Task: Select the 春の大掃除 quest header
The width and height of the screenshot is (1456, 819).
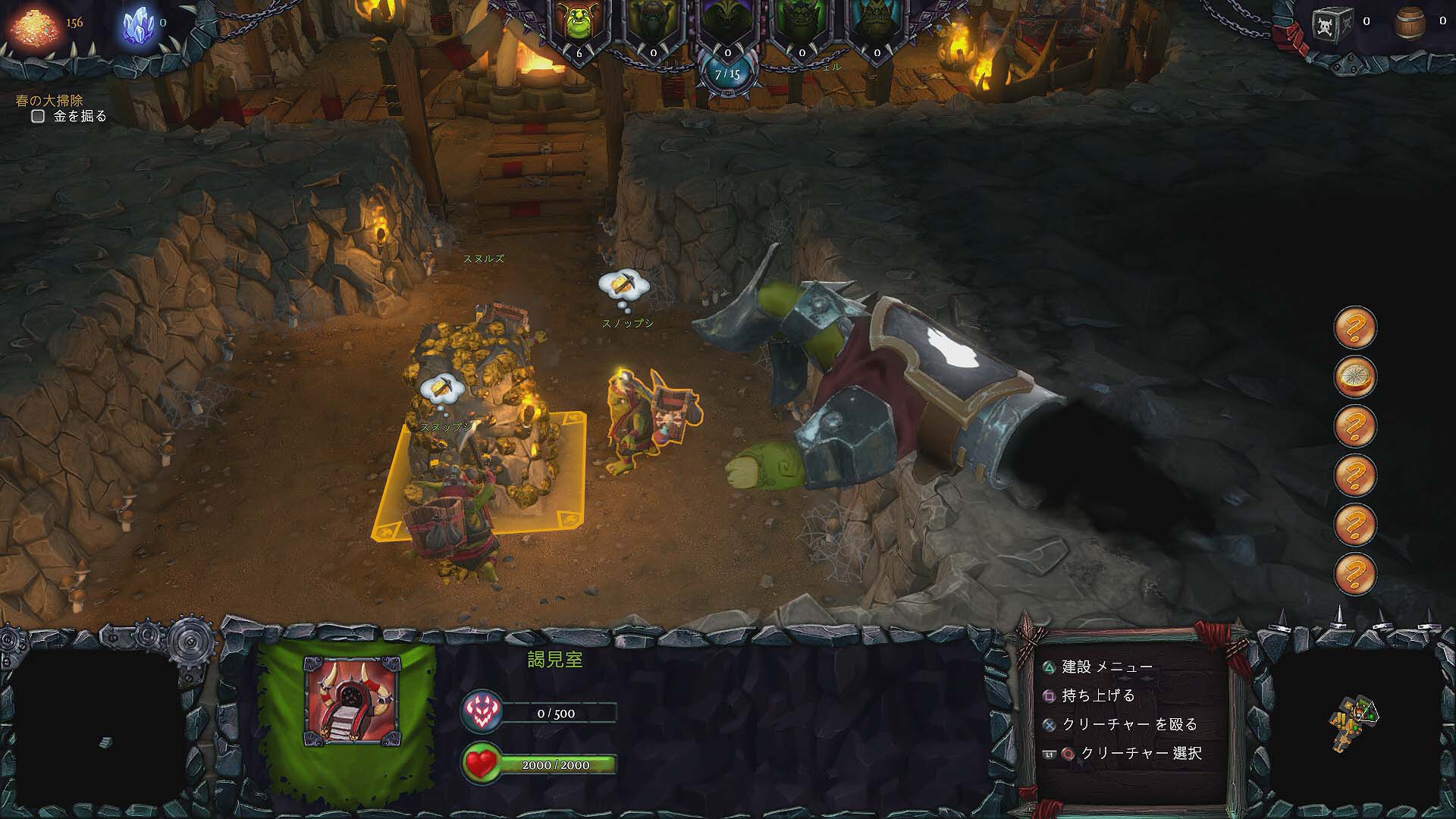Action: tap(49, 99)
